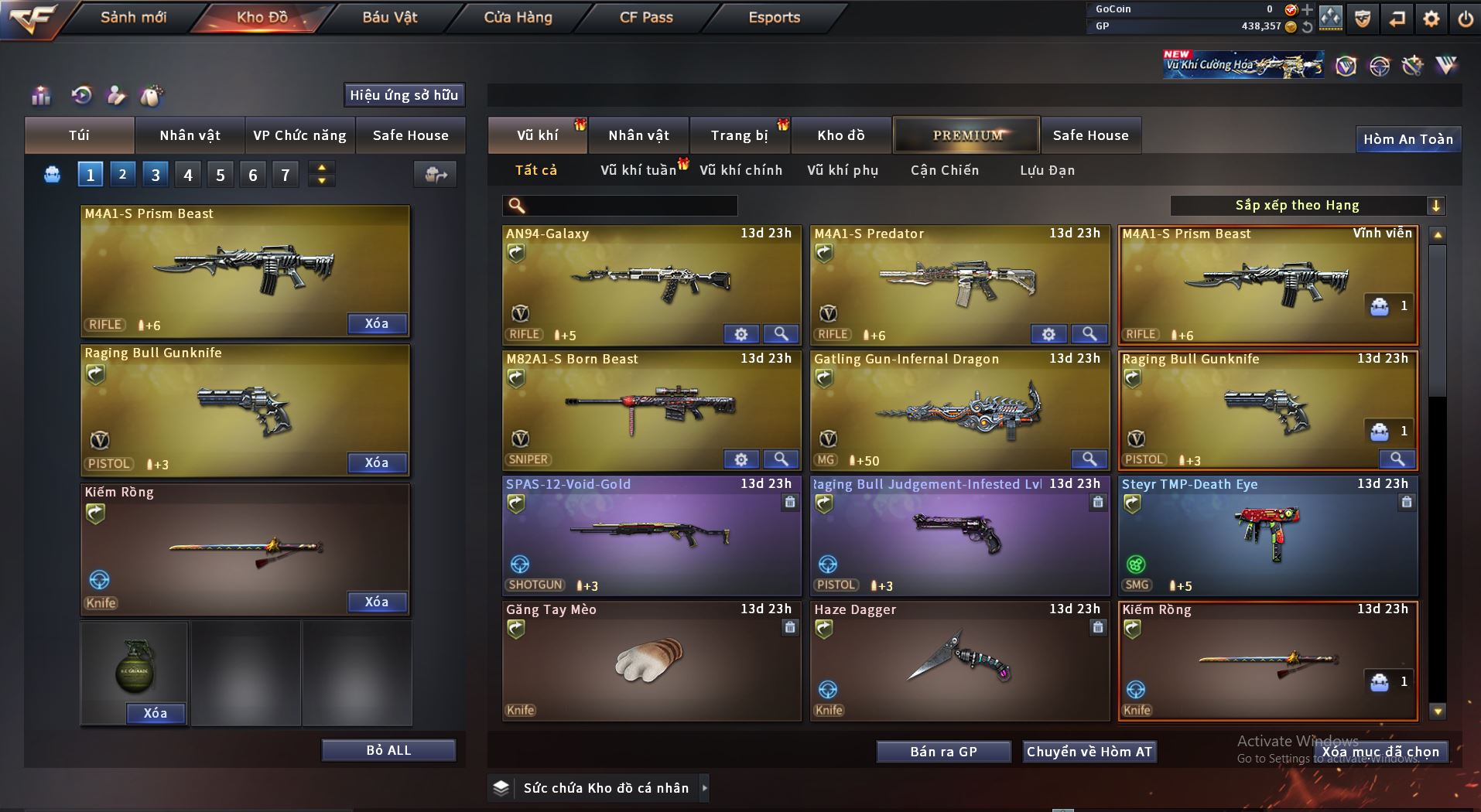
Task: Switch to the Esports menu
Action: coord(774,17)
